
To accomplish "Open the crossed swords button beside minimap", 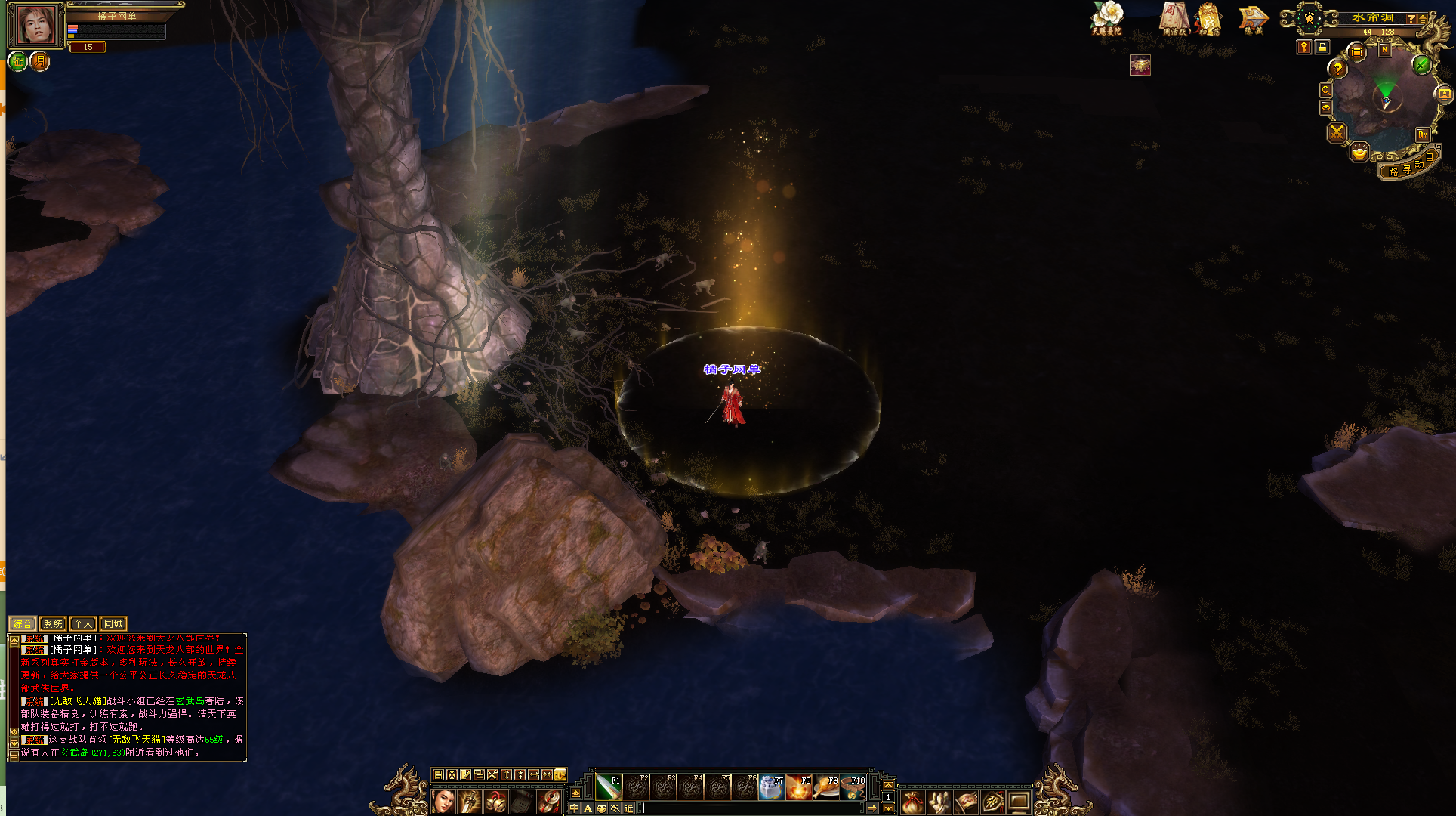I will (x=1337, y=133).
